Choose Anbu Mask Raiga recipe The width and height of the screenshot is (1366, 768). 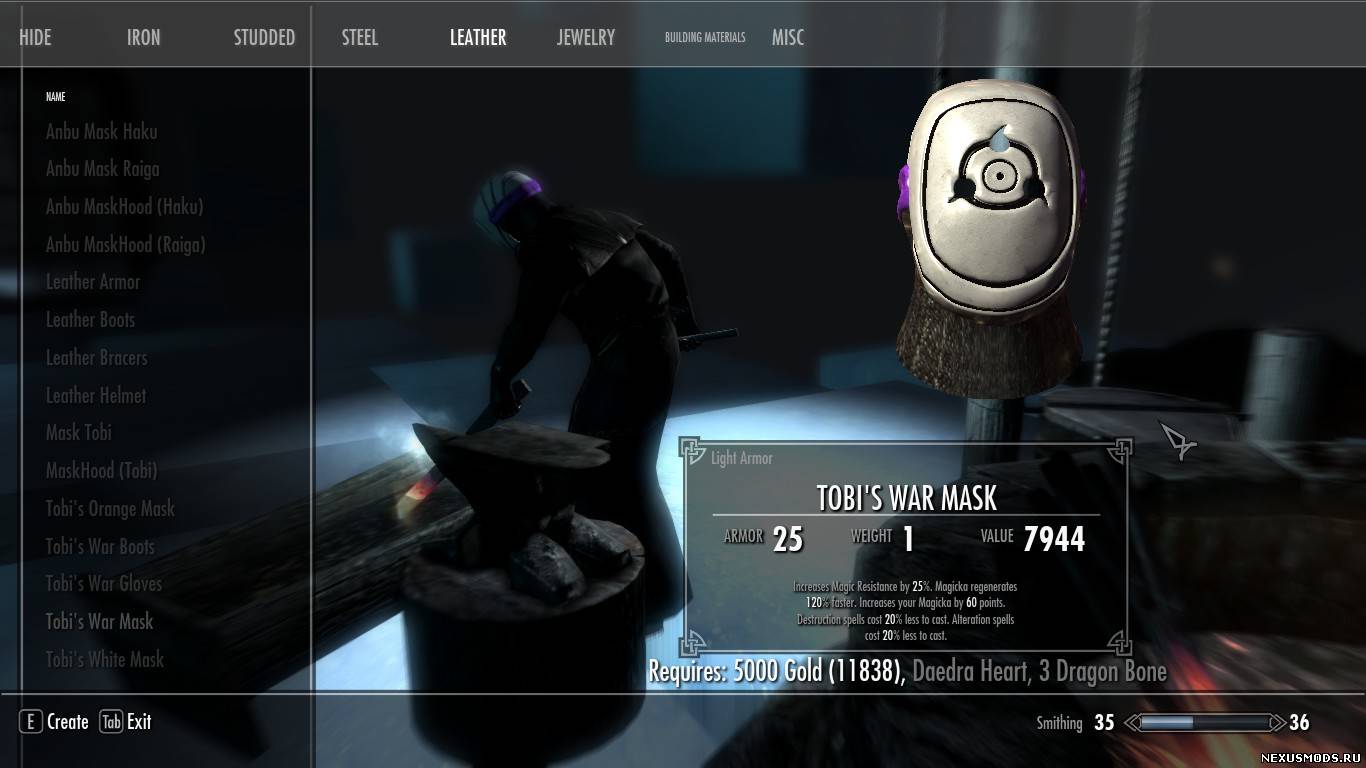point(102,169)
